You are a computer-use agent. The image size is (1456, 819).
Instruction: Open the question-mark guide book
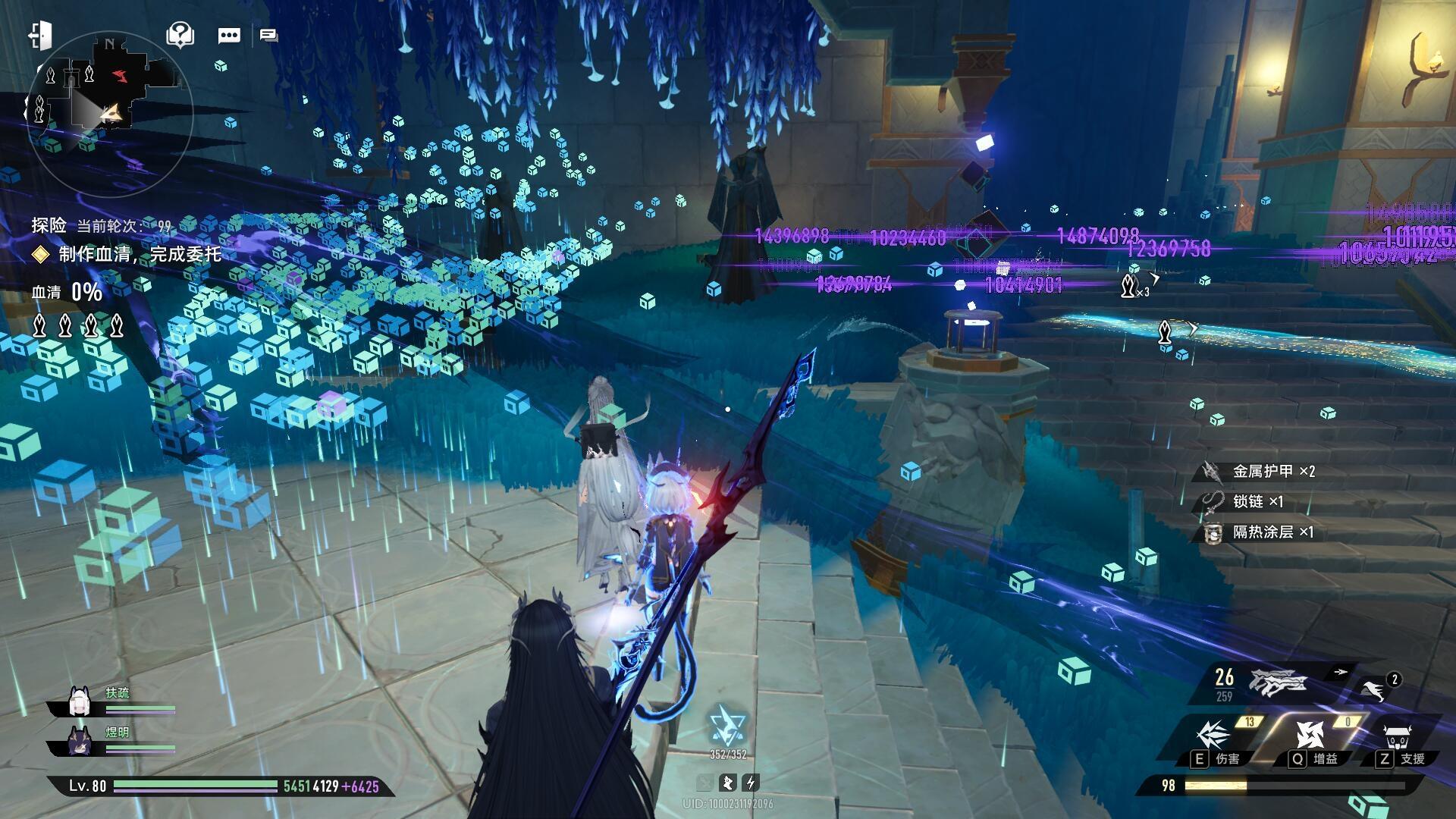pyautogui.click(x=180, y=35)
